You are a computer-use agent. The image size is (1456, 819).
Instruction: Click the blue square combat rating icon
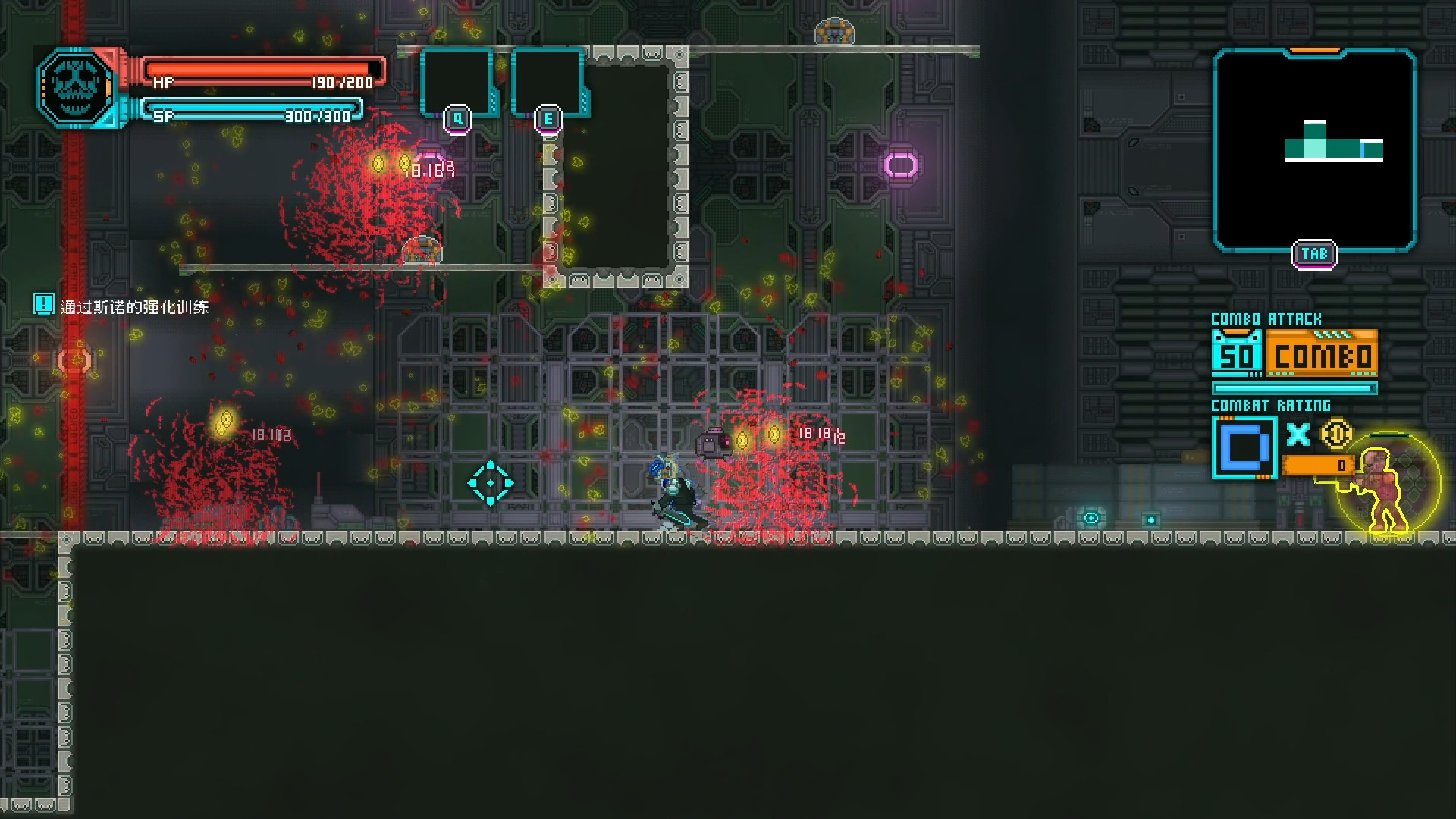point(1244,447)
